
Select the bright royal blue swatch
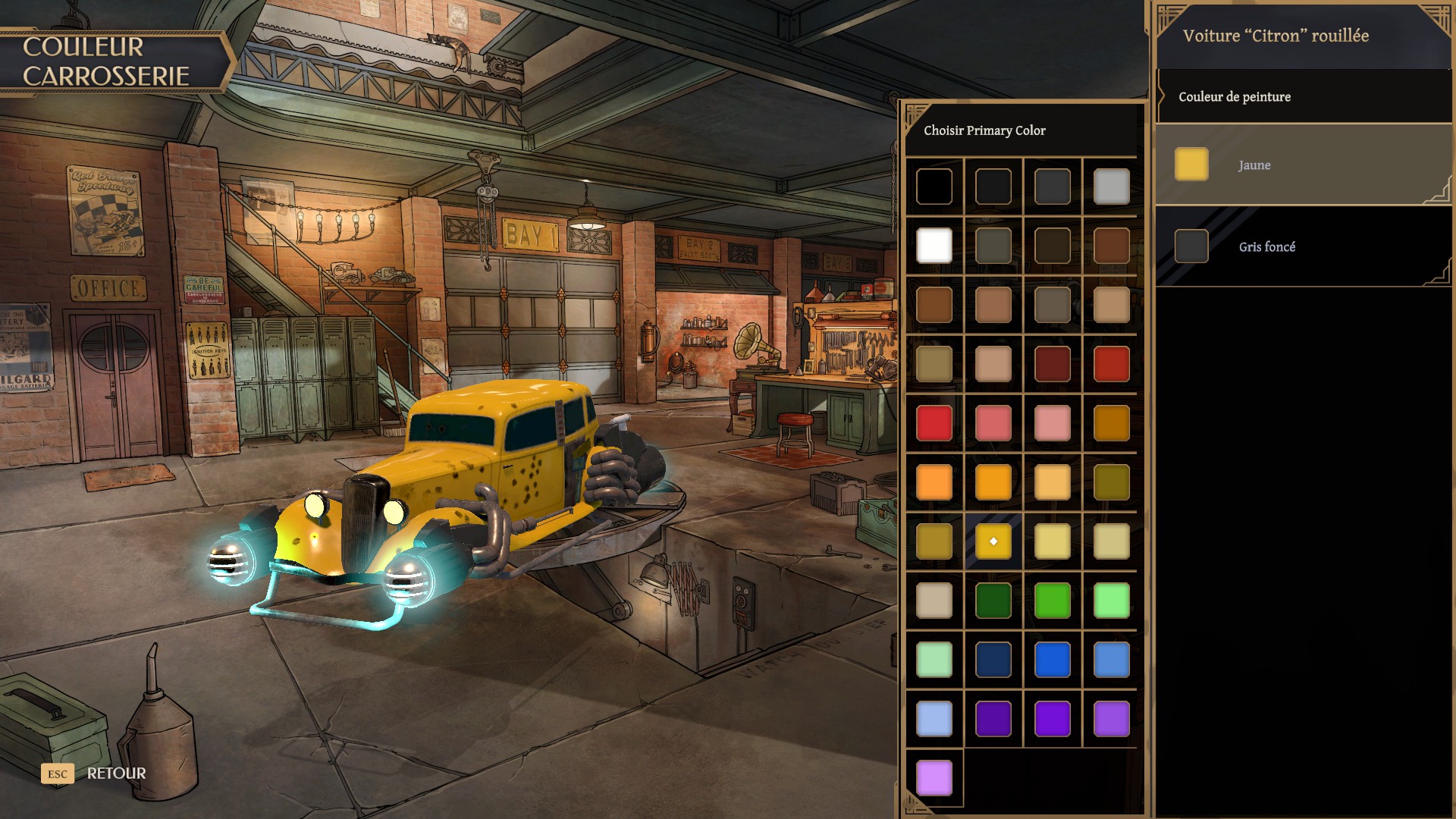tap(1053, 660)
